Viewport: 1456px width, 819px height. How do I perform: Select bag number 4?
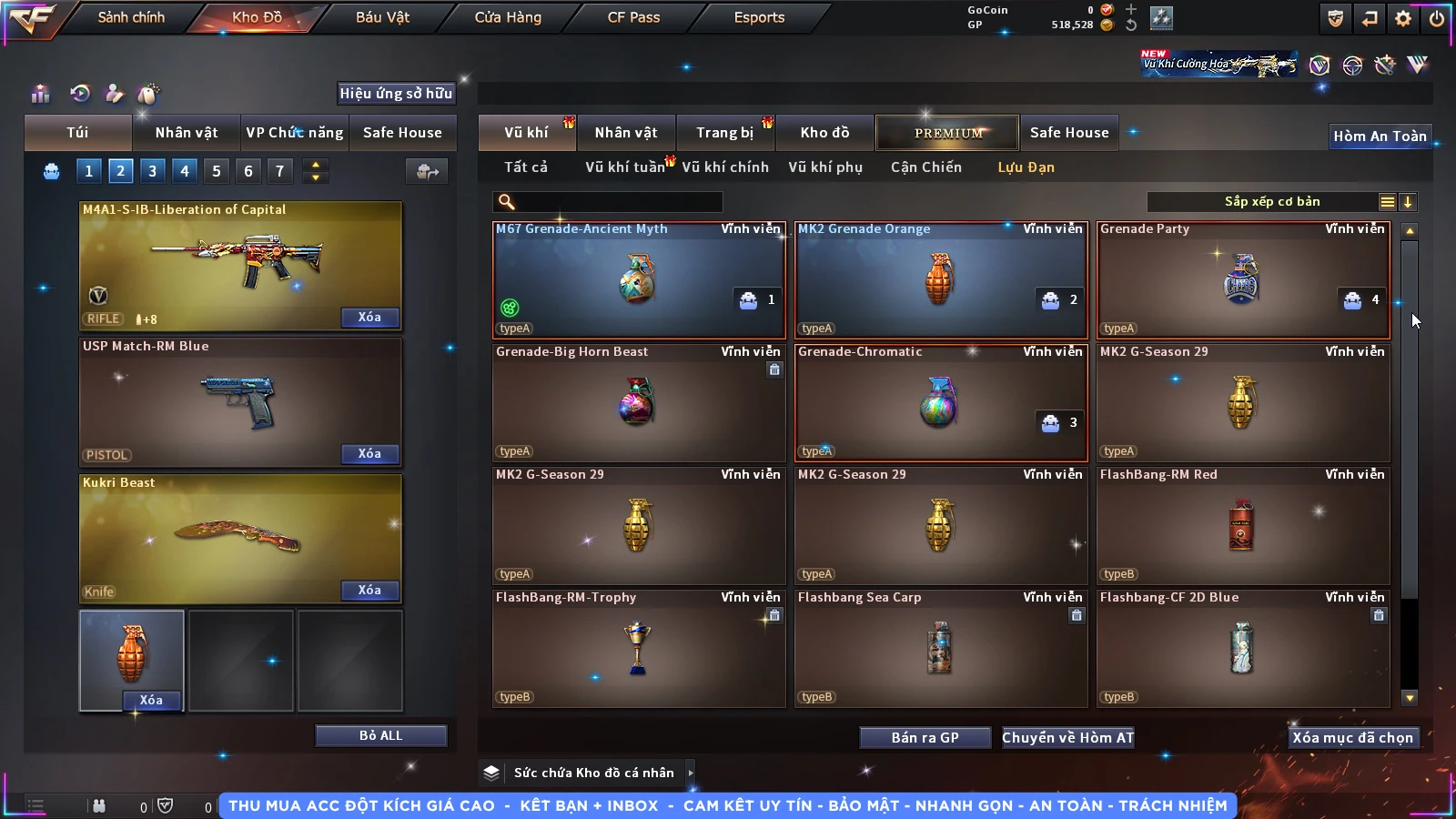coord(185,171)
